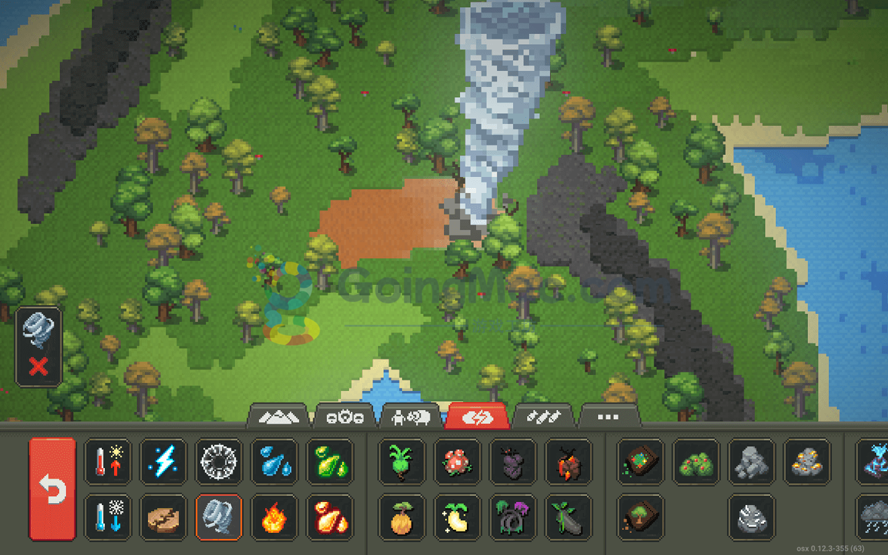Pick the orange fruit seed icon
The width and height of the screenshot is (888, 555).
coord(402,518)
